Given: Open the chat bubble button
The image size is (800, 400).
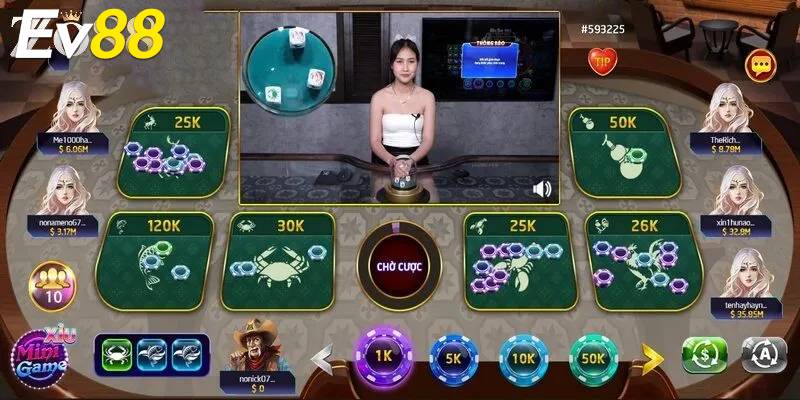Looking at the screenshot, I should coord(760,65).
